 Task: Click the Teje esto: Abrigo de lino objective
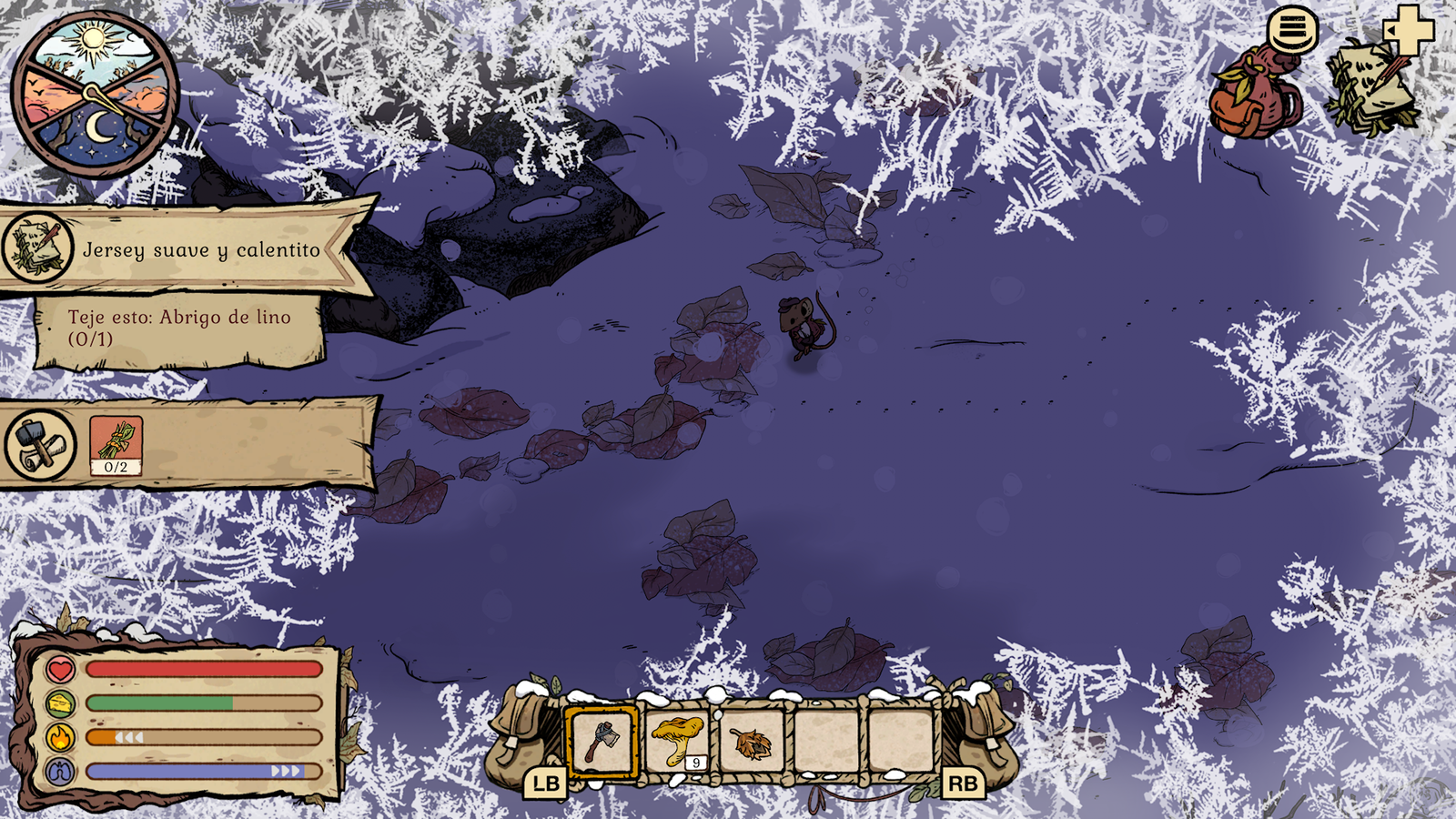click(179, 329)
